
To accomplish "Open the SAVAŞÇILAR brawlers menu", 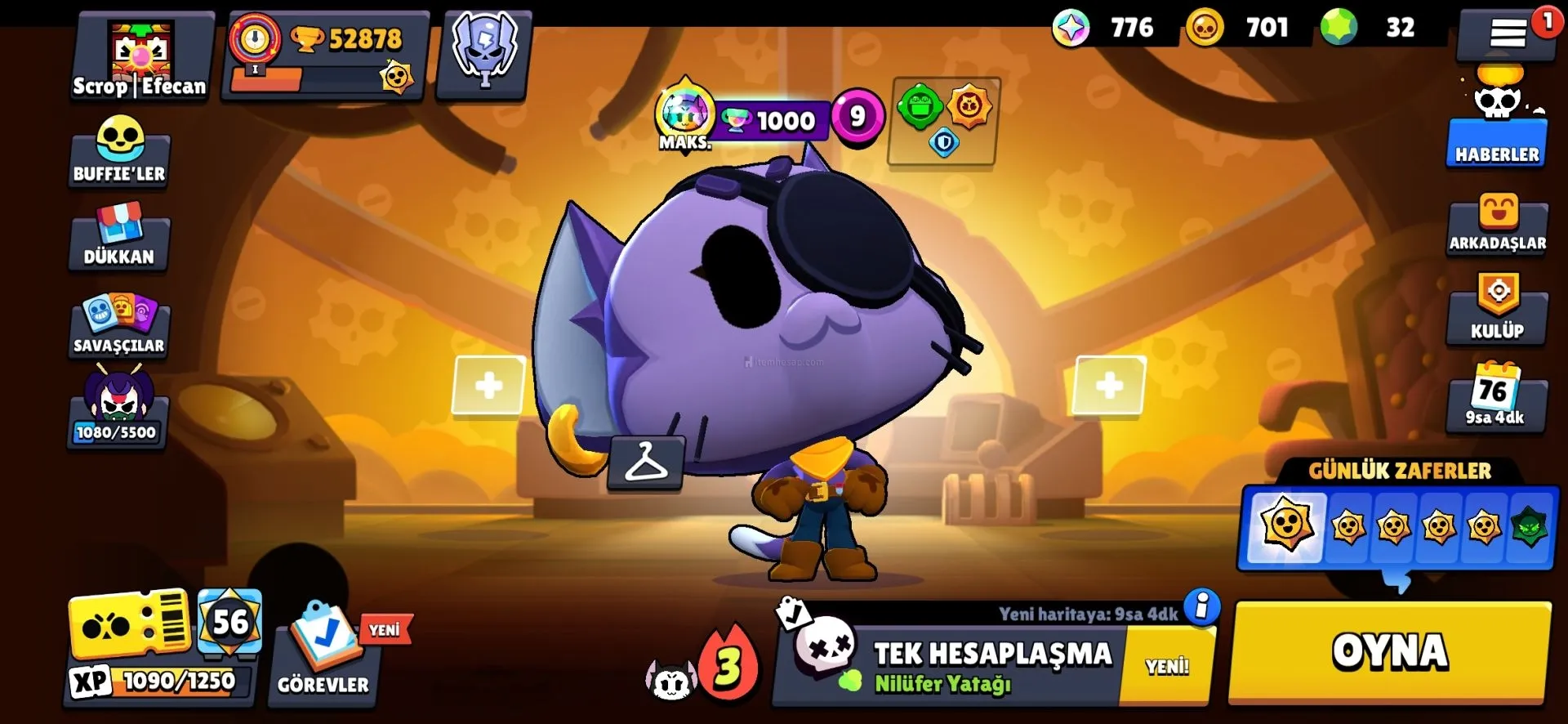I will 119,324.
